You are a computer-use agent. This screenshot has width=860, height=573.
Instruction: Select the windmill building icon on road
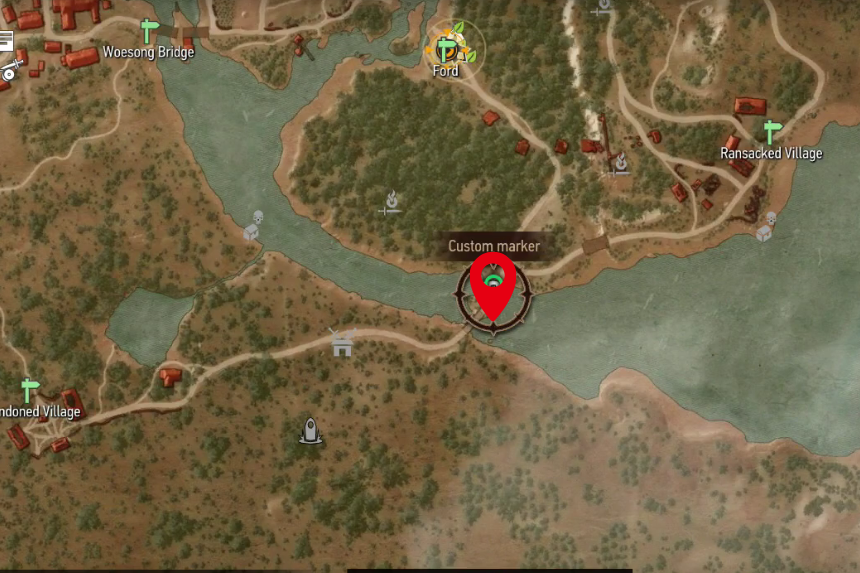pos(343,343)
